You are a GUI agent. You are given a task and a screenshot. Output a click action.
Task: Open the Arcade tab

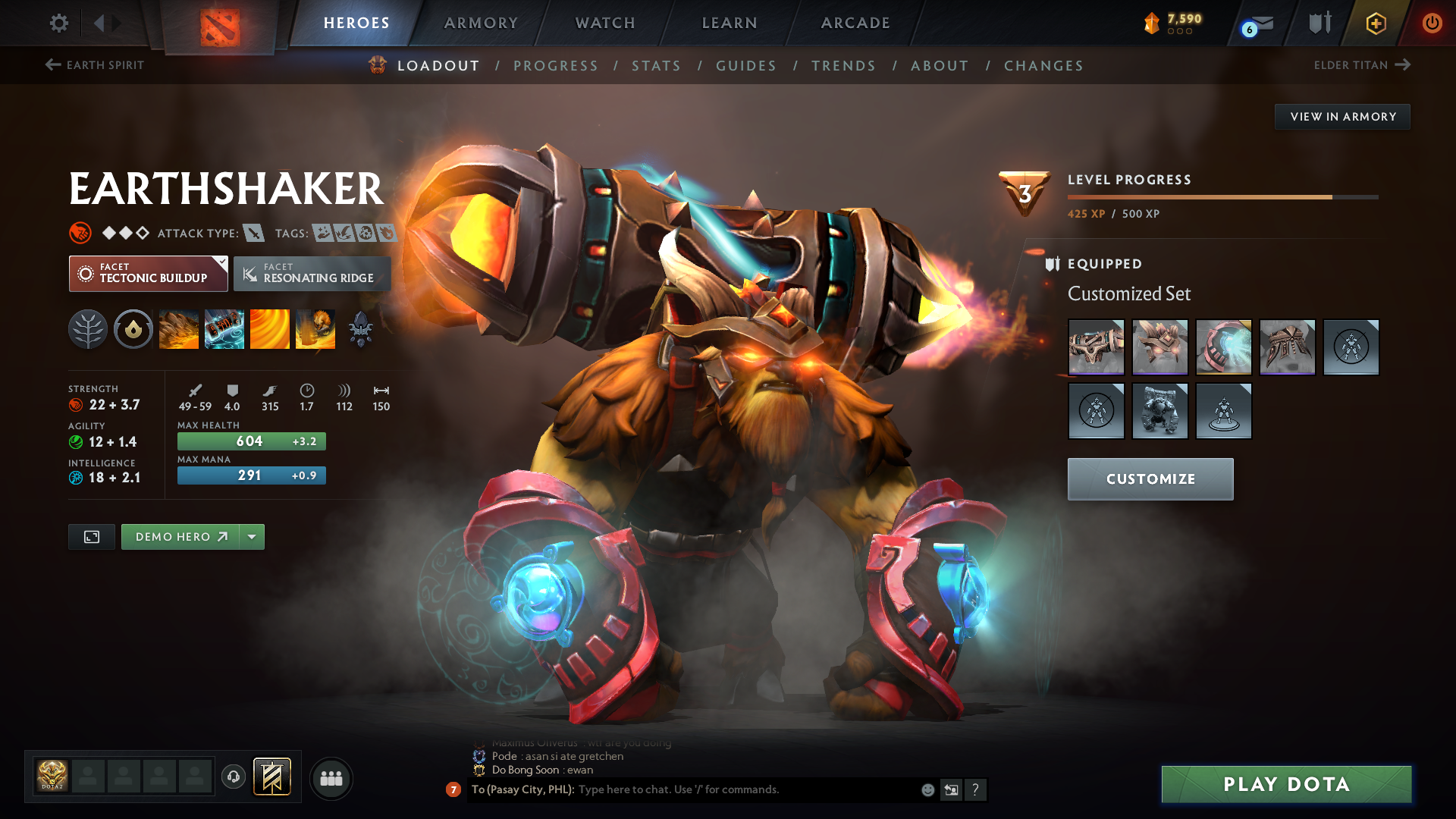[x=855, y=24]
